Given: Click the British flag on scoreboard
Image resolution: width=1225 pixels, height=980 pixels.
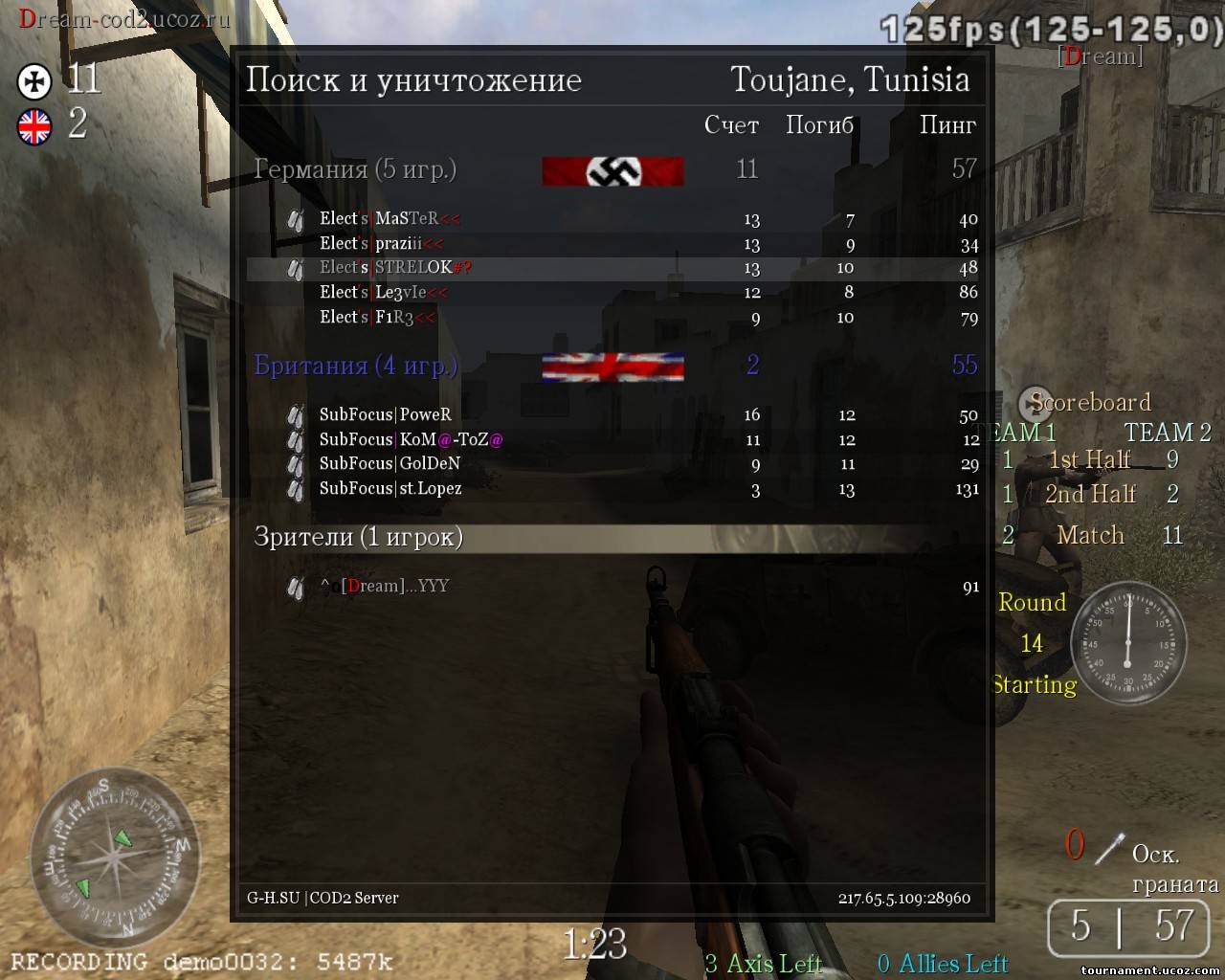Looking at the screenshot, I should click(x=612, y=367).
